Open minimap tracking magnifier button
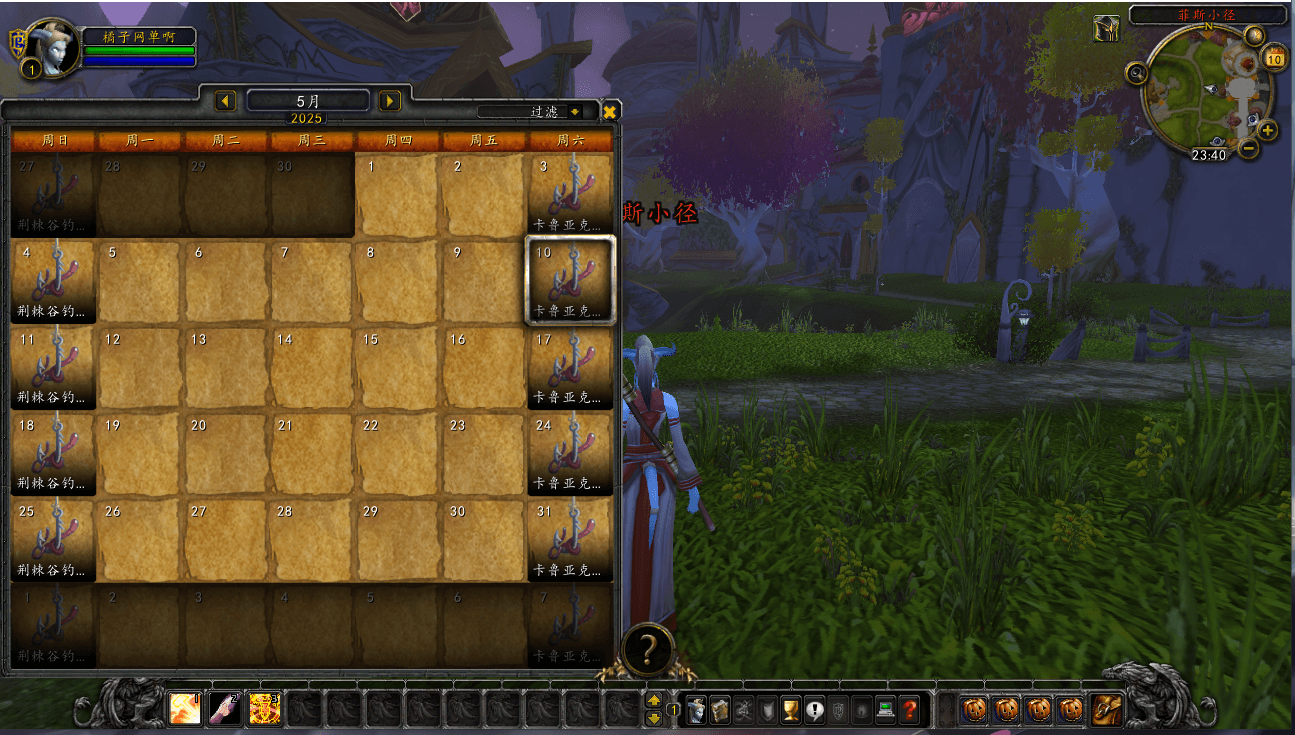The height and width of the screenshot is (735, 1295). pyautogui.click(x=1136, y=72)
